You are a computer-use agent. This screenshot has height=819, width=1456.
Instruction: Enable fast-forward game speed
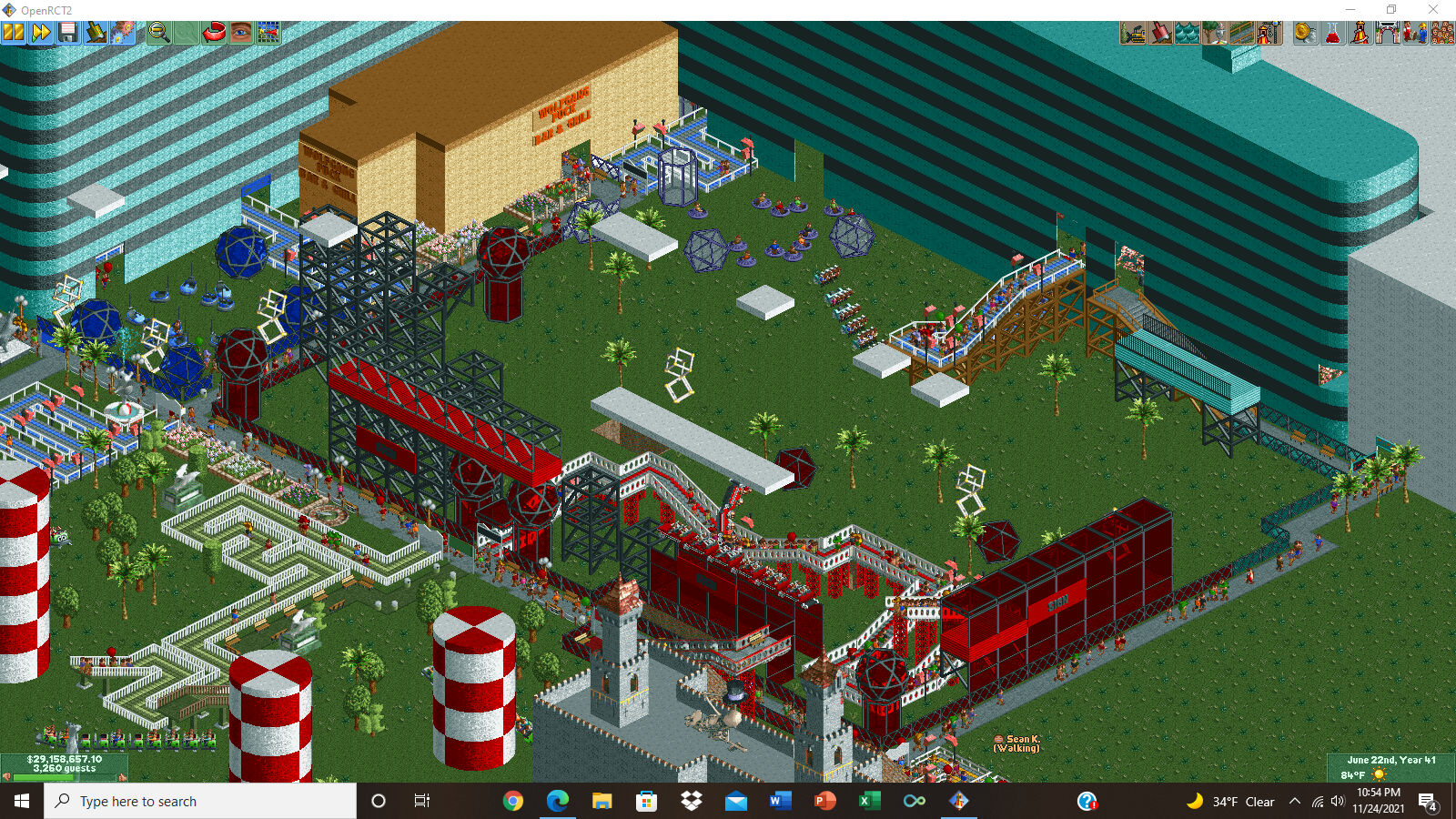40,32
